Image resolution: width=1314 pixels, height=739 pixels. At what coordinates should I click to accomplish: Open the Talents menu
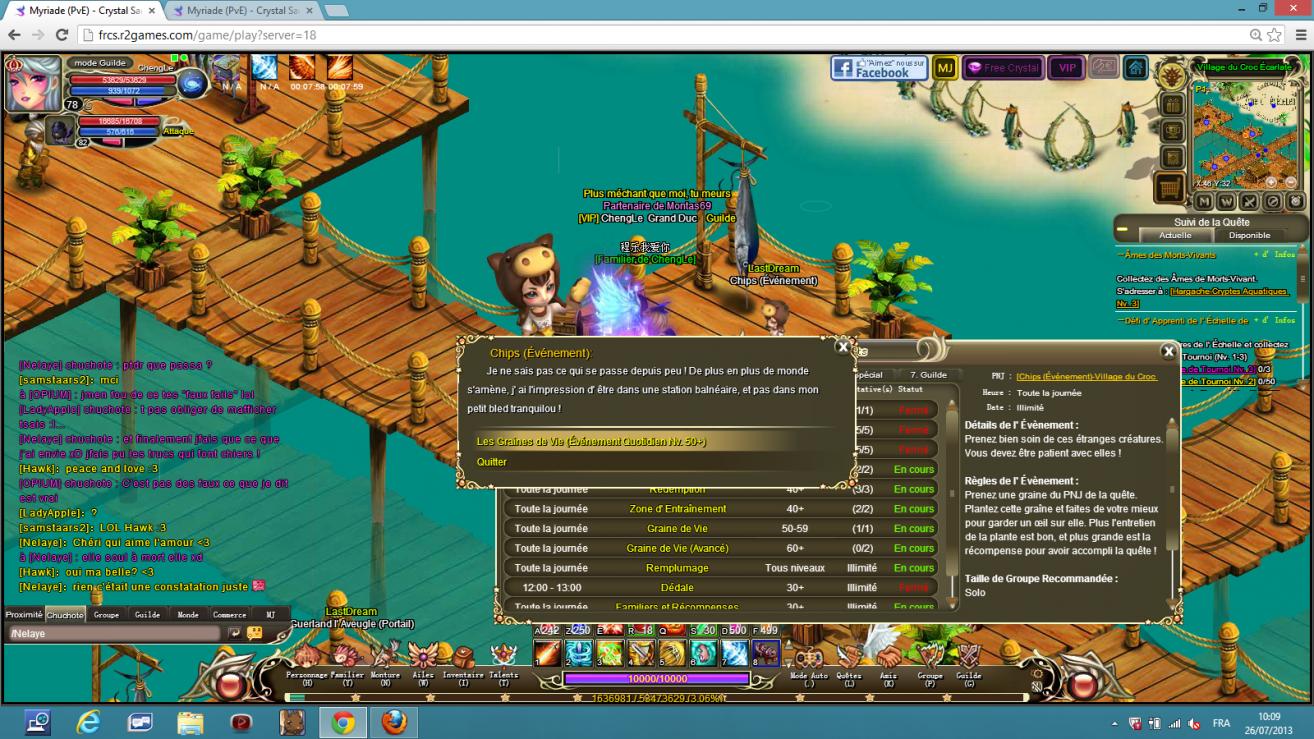coord(503,659)
